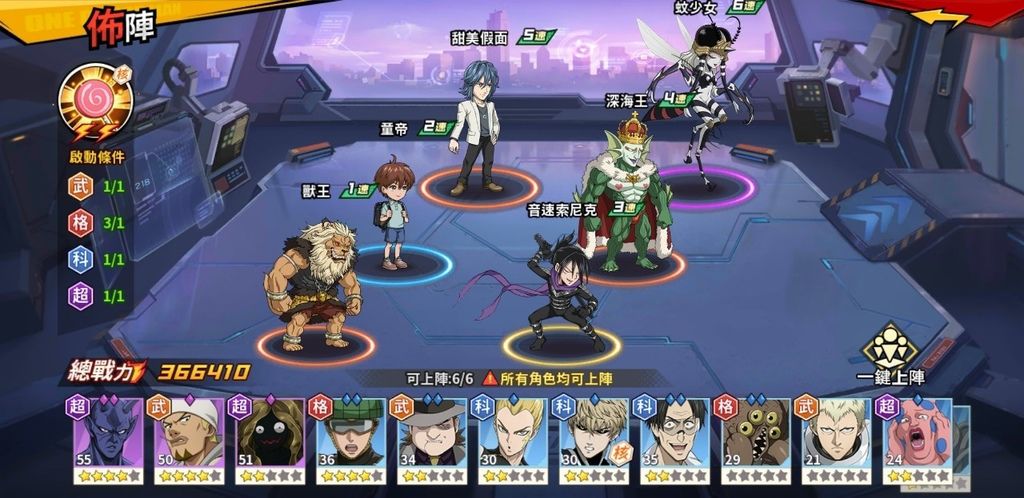Tap the 一鍵上陣 auto-deploy button
This screenshot has width=1024, height=498.
point(890,352)
